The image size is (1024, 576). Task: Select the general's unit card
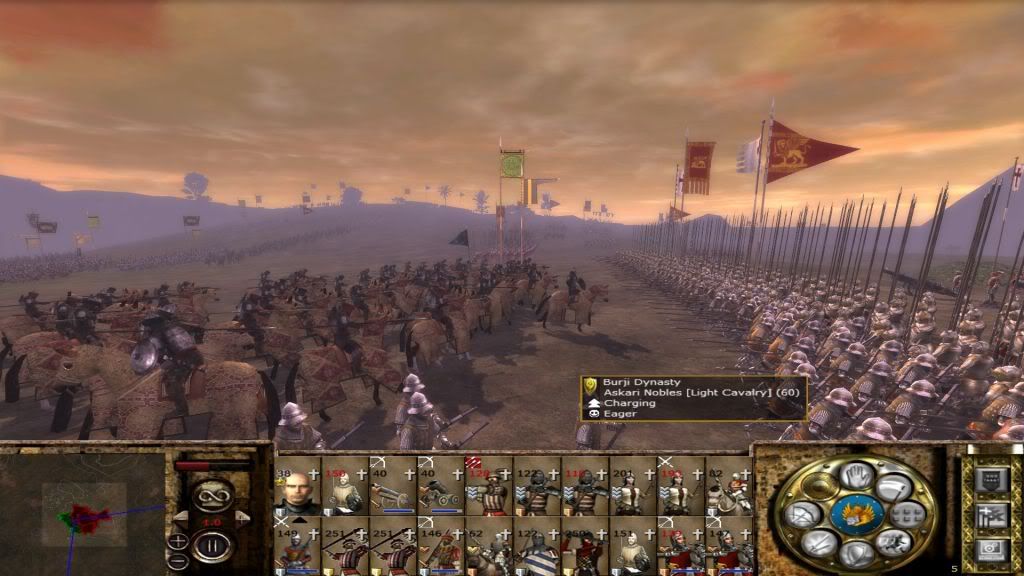(297, 487)
